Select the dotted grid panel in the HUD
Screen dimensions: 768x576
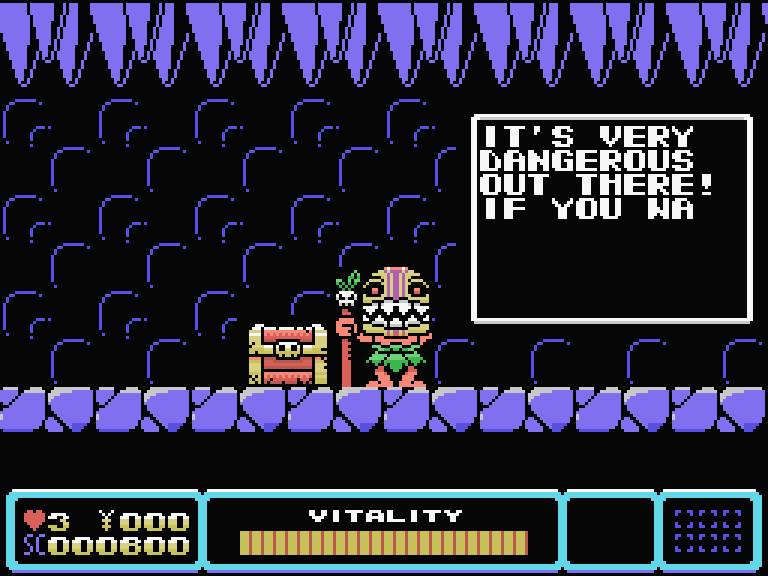[708, 530]
